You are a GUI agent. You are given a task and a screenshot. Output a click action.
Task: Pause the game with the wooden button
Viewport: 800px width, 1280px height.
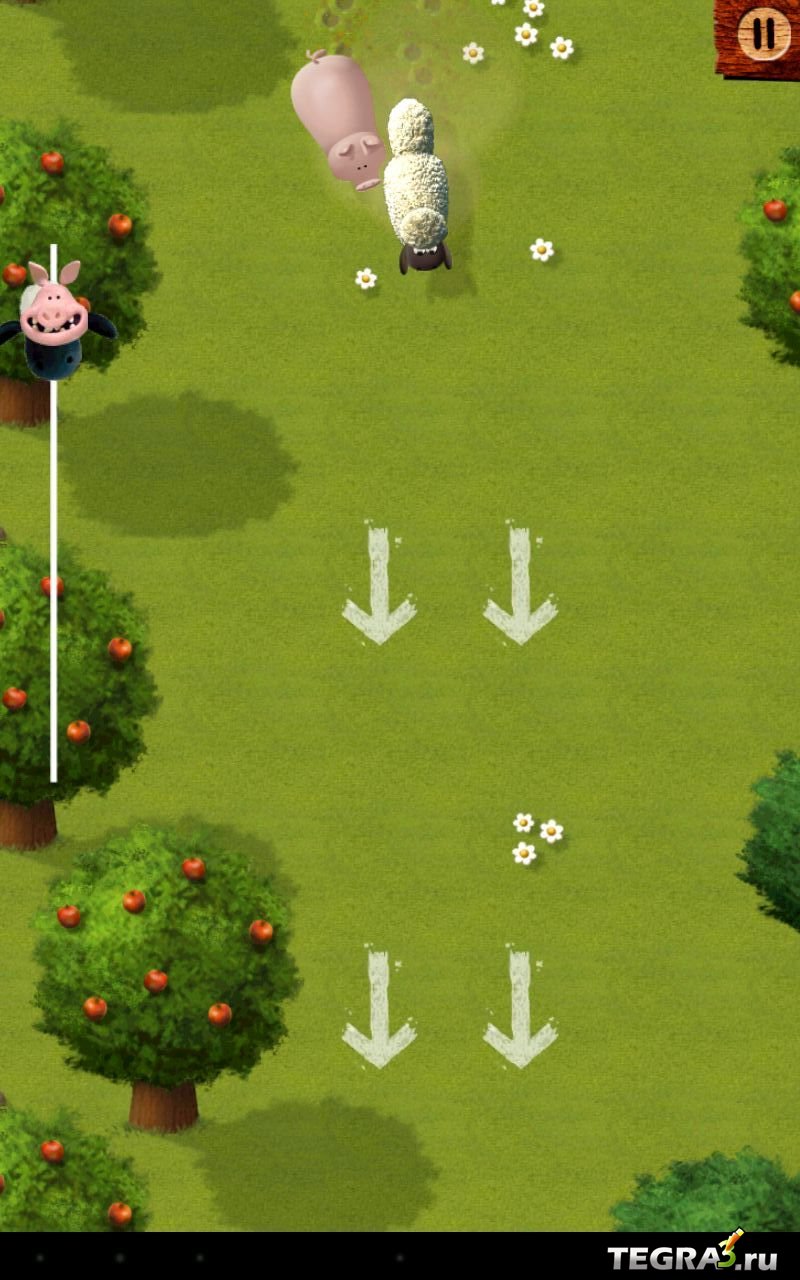(x=763, y=35)
